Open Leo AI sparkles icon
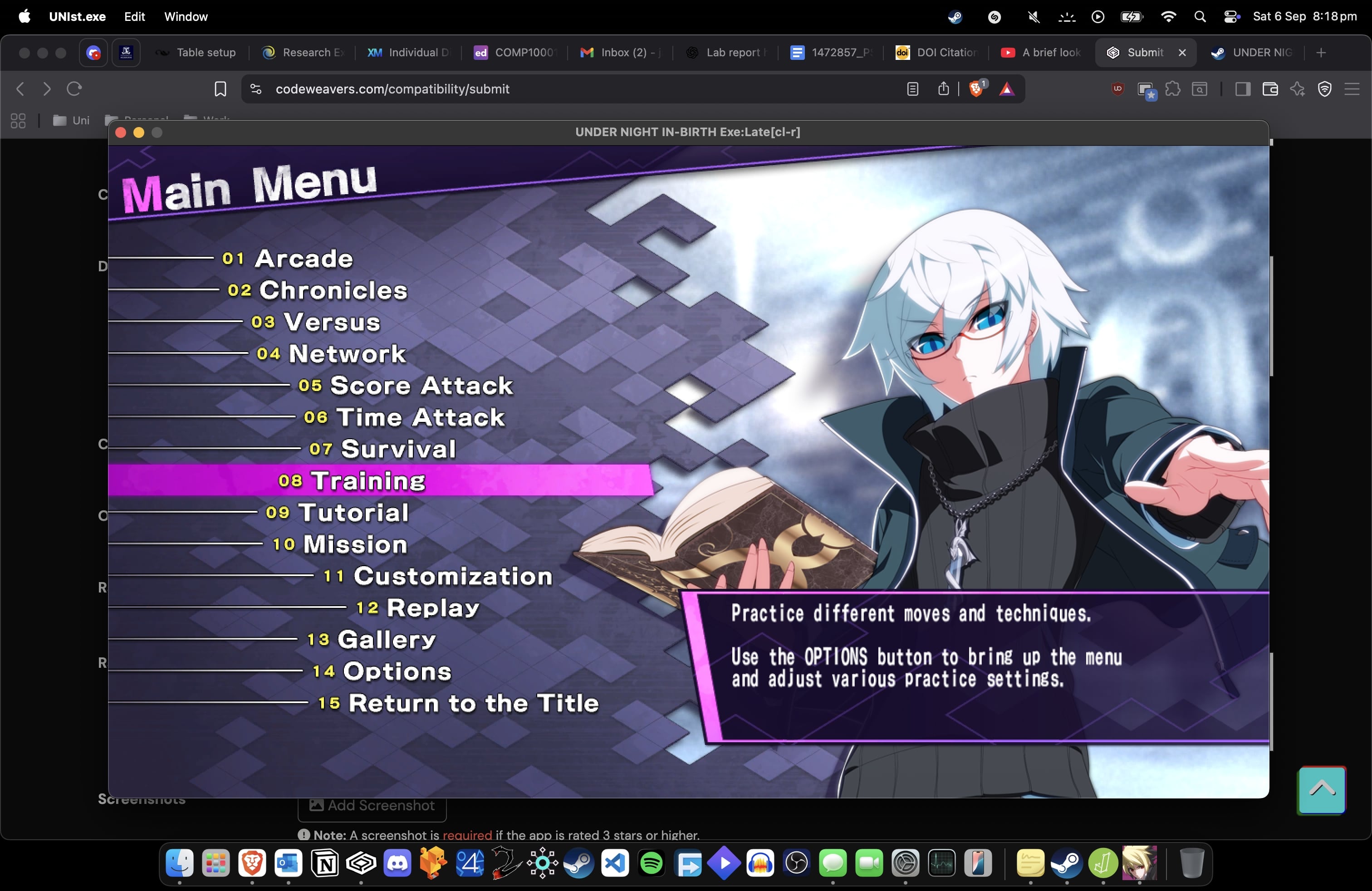 pyautogui.click(x=1298, y=89)
